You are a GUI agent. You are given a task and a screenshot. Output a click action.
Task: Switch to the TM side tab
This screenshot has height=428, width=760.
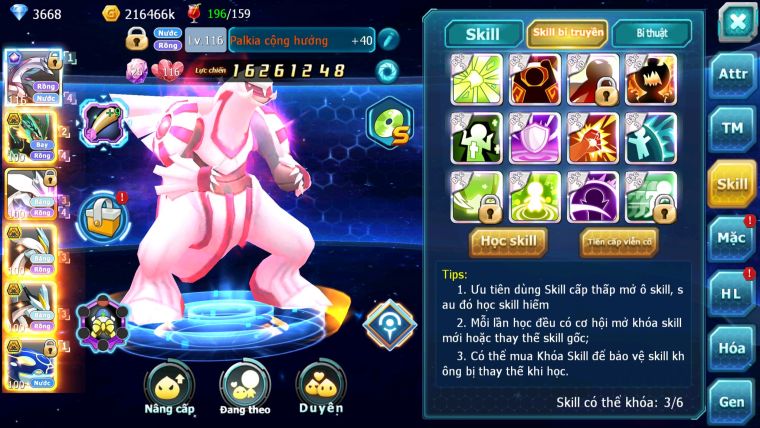point(732,129)
